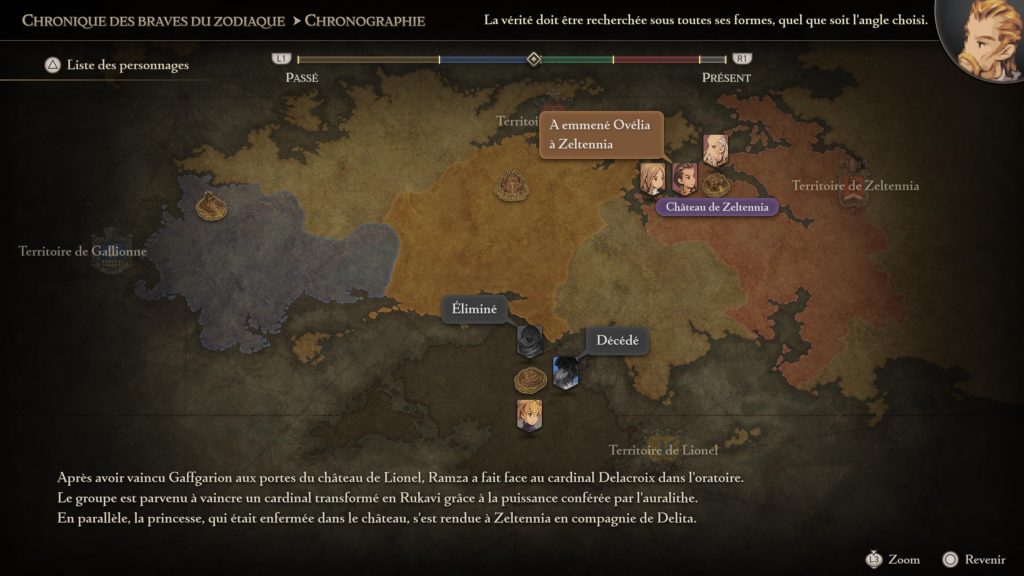Viewport: 1024px width, 576px height.
Task: Click the castle marker in Gallionne territory
Action: (211, 205)
